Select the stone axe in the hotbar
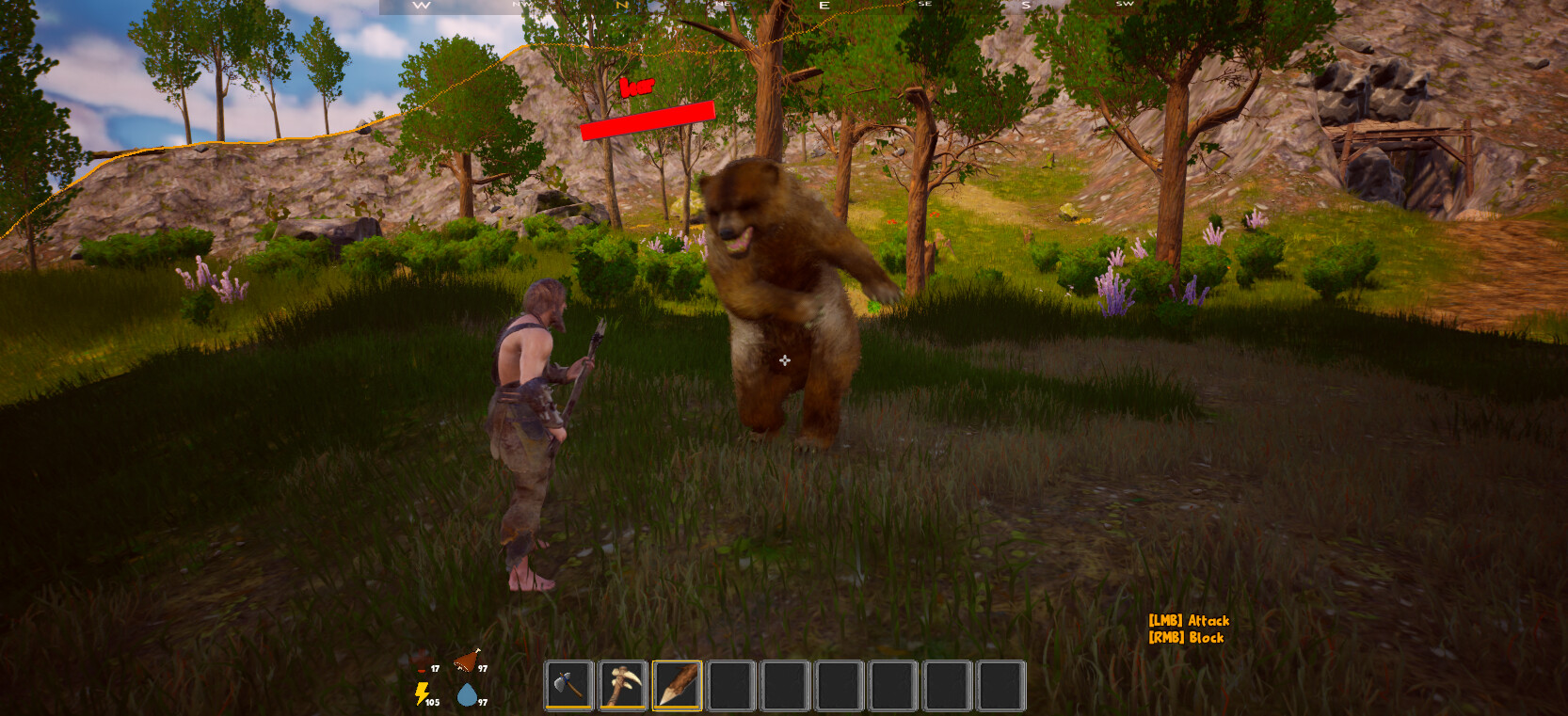Image resolution: width=1568 pixels, height=716 pixels. [569, 685]
